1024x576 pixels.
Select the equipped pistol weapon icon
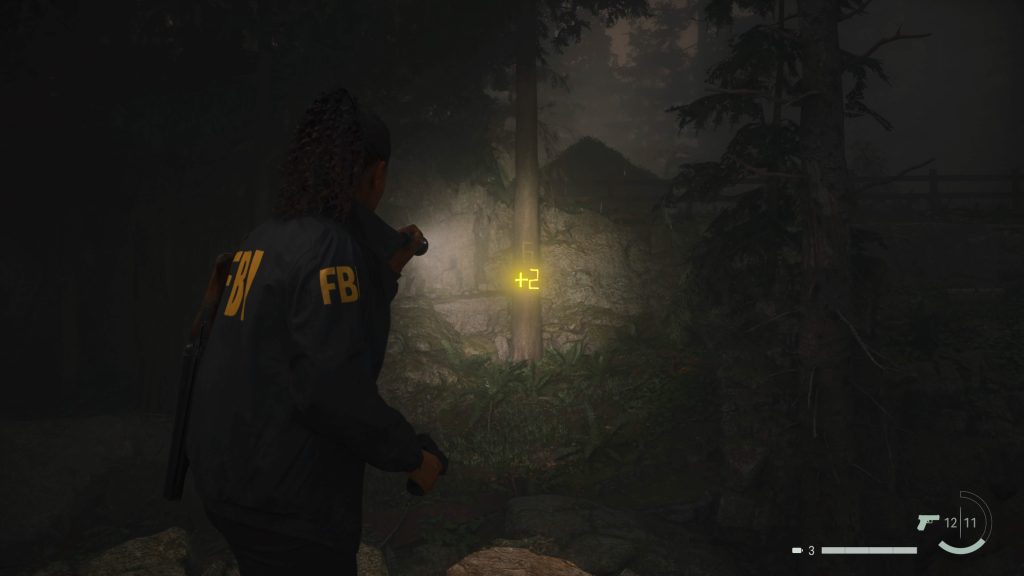(x=927, y=522)
